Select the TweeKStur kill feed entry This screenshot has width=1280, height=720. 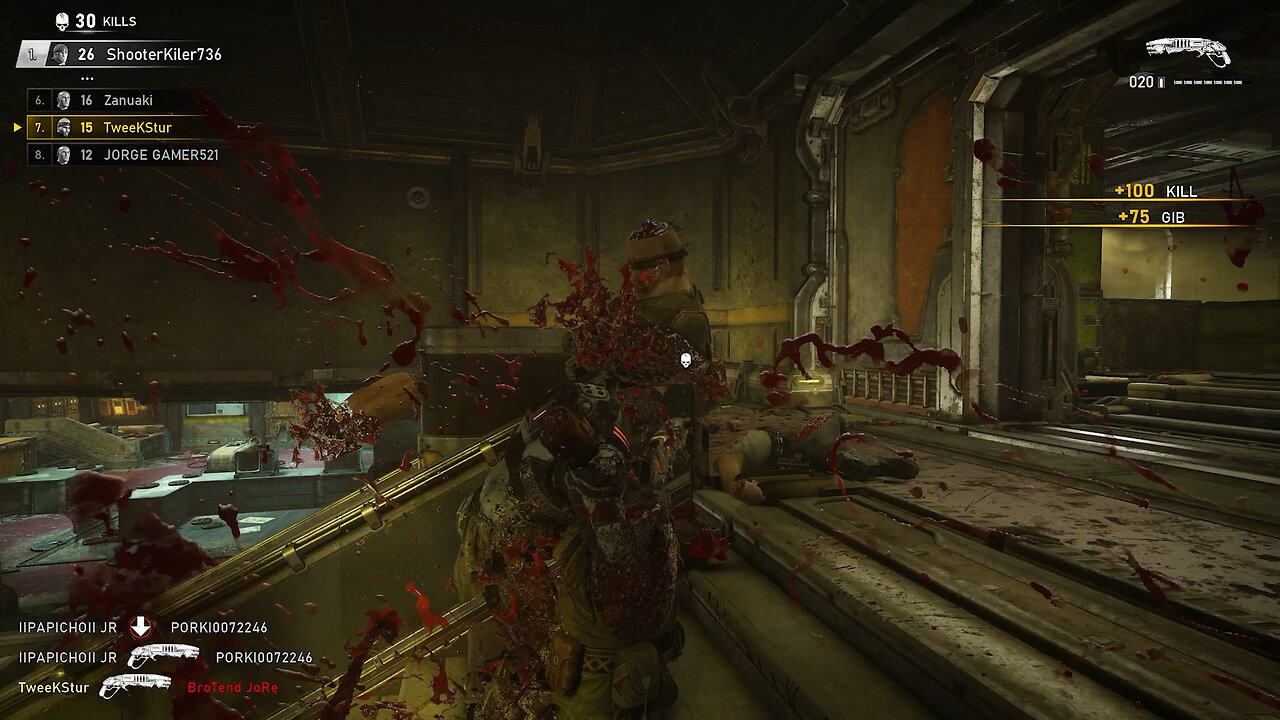148,687
